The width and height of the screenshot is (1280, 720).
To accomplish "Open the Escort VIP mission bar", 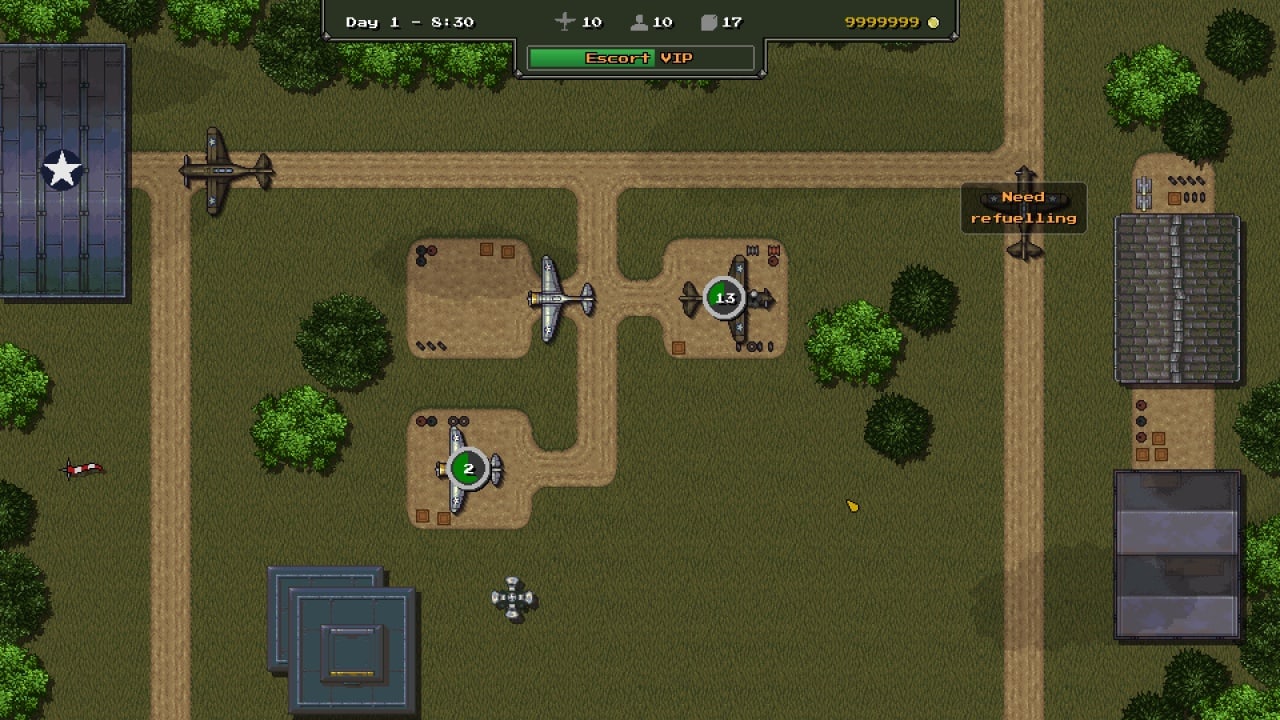I will 640,58.
